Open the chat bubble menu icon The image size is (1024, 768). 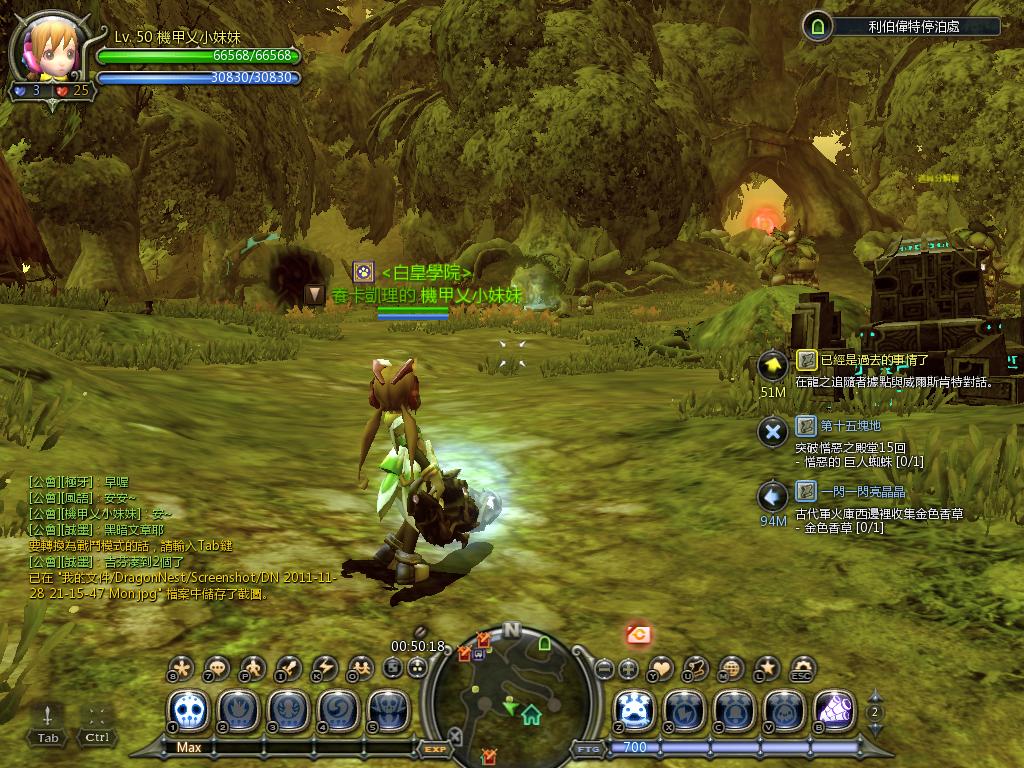(x=217, y=667)
